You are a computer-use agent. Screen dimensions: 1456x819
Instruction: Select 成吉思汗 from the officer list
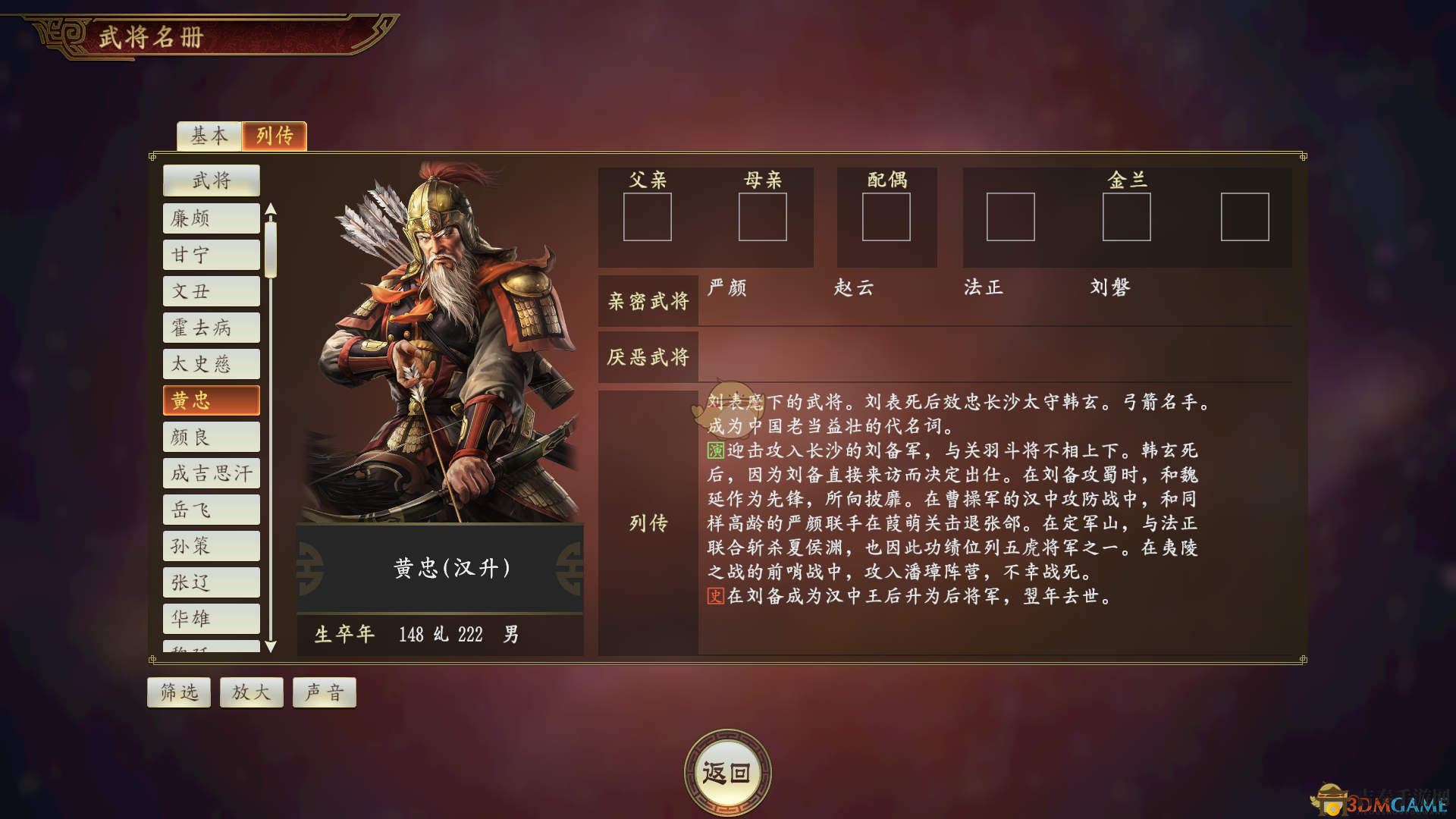tap(211, 473)
